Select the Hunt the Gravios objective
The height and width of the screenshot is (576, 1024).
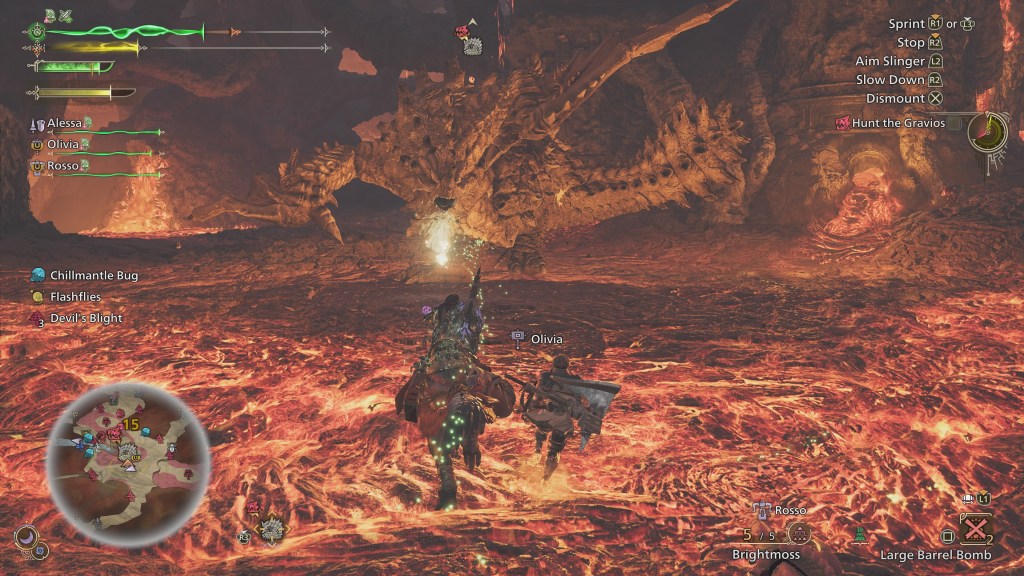pyautogui.click(x=897, y=123)
